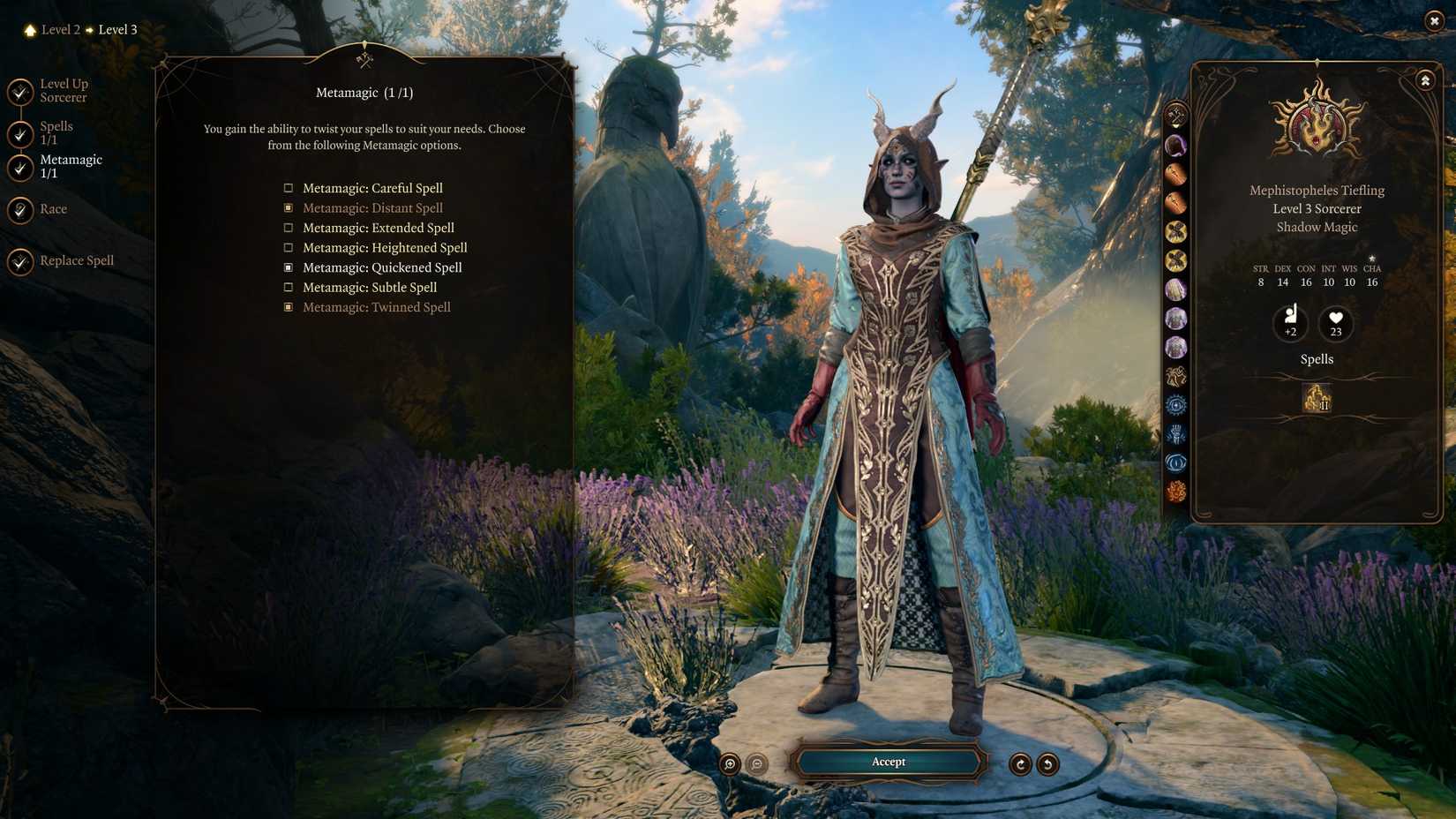Zoom in on the character model

click(728, 764)
